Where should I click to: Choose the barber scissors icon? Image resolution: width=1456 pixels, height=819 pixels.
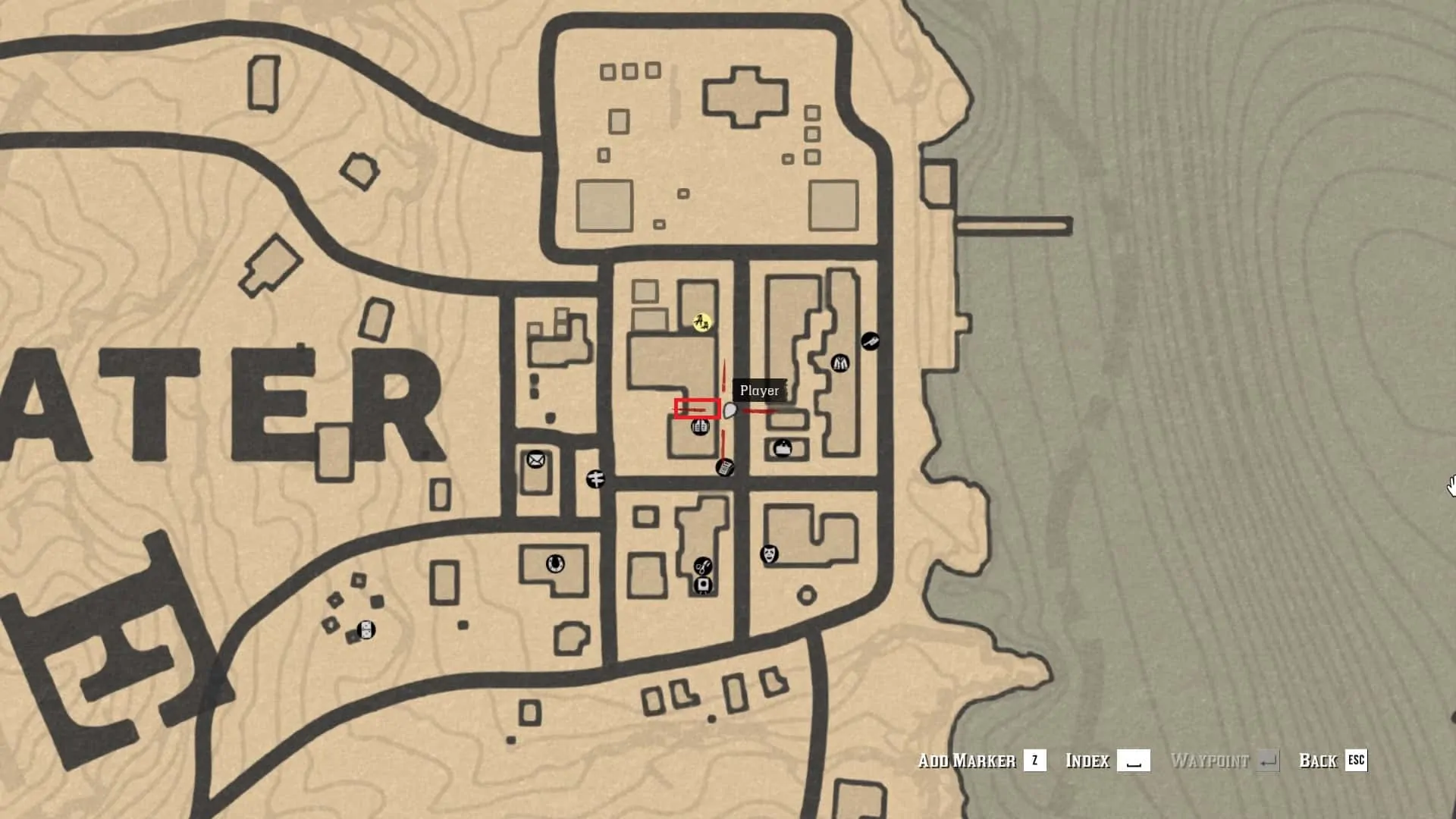coord(703,566)
